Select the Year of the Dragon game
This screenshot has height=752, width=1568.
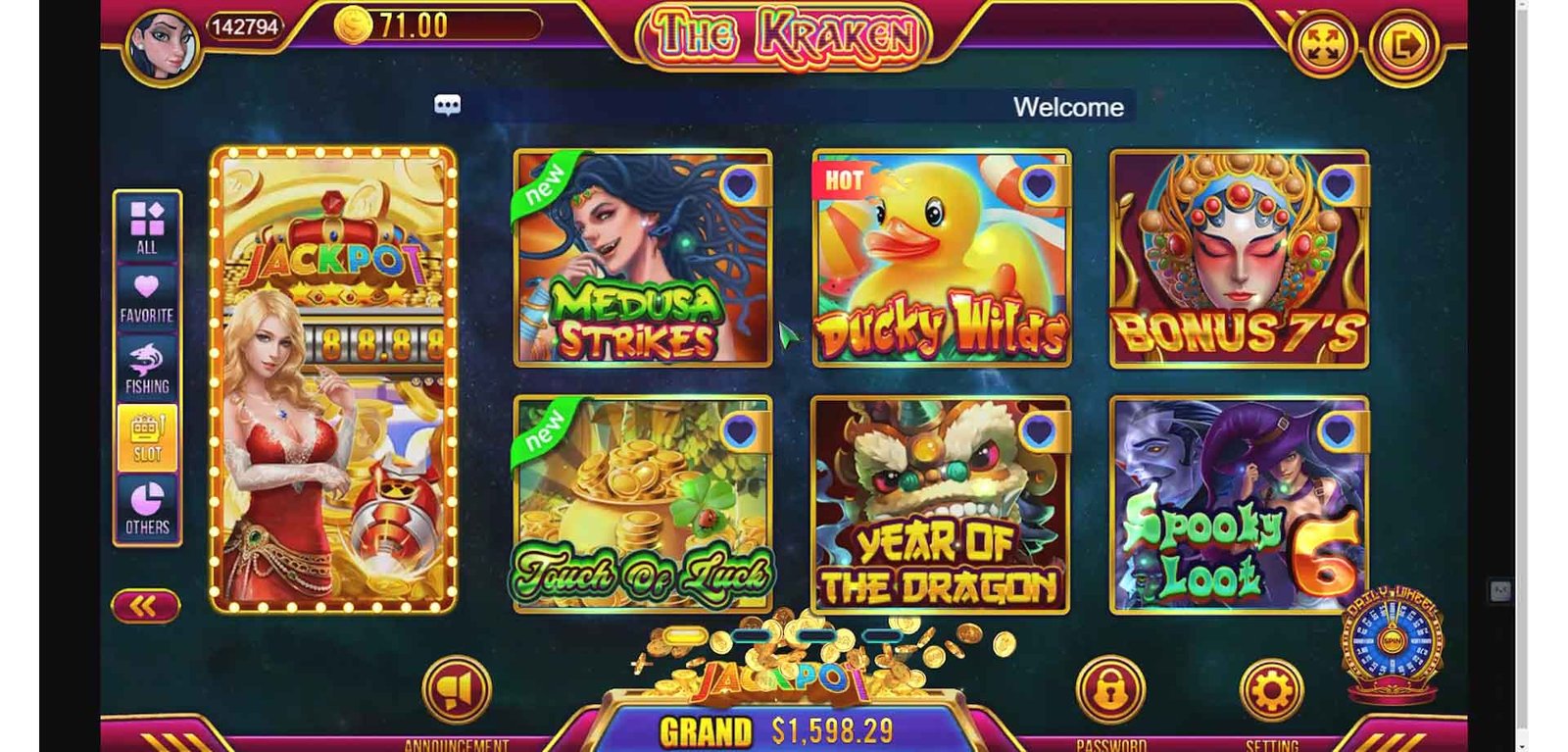tap(941, 505)
